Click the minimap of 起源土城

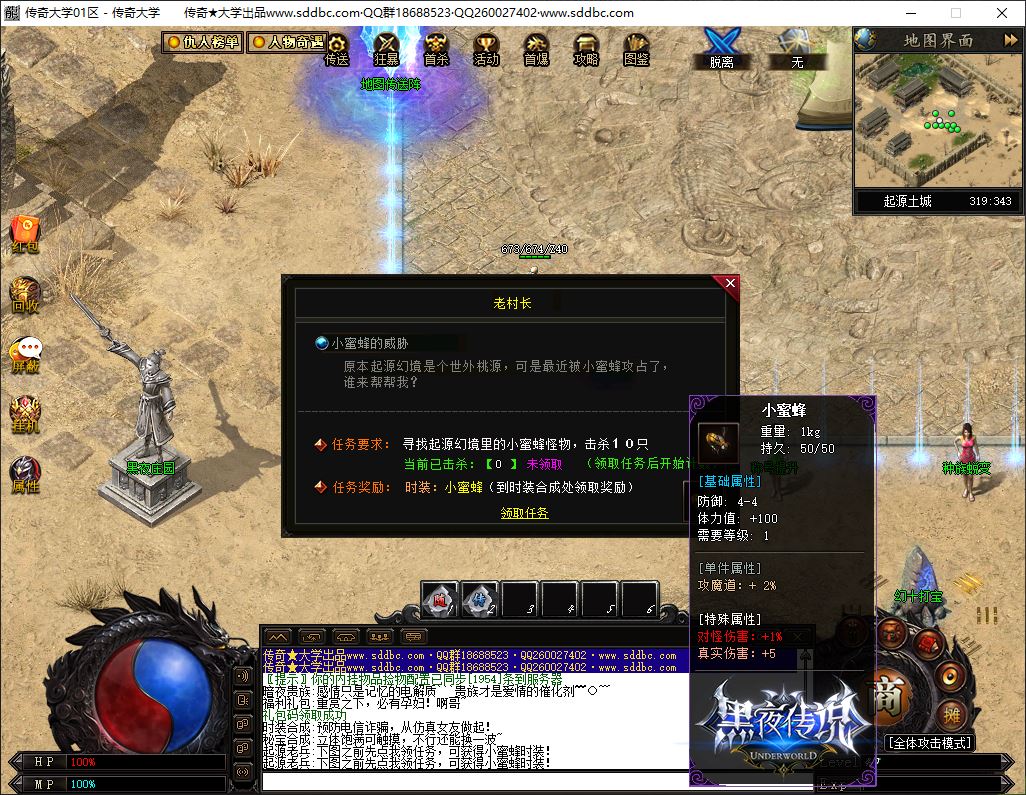934,118
